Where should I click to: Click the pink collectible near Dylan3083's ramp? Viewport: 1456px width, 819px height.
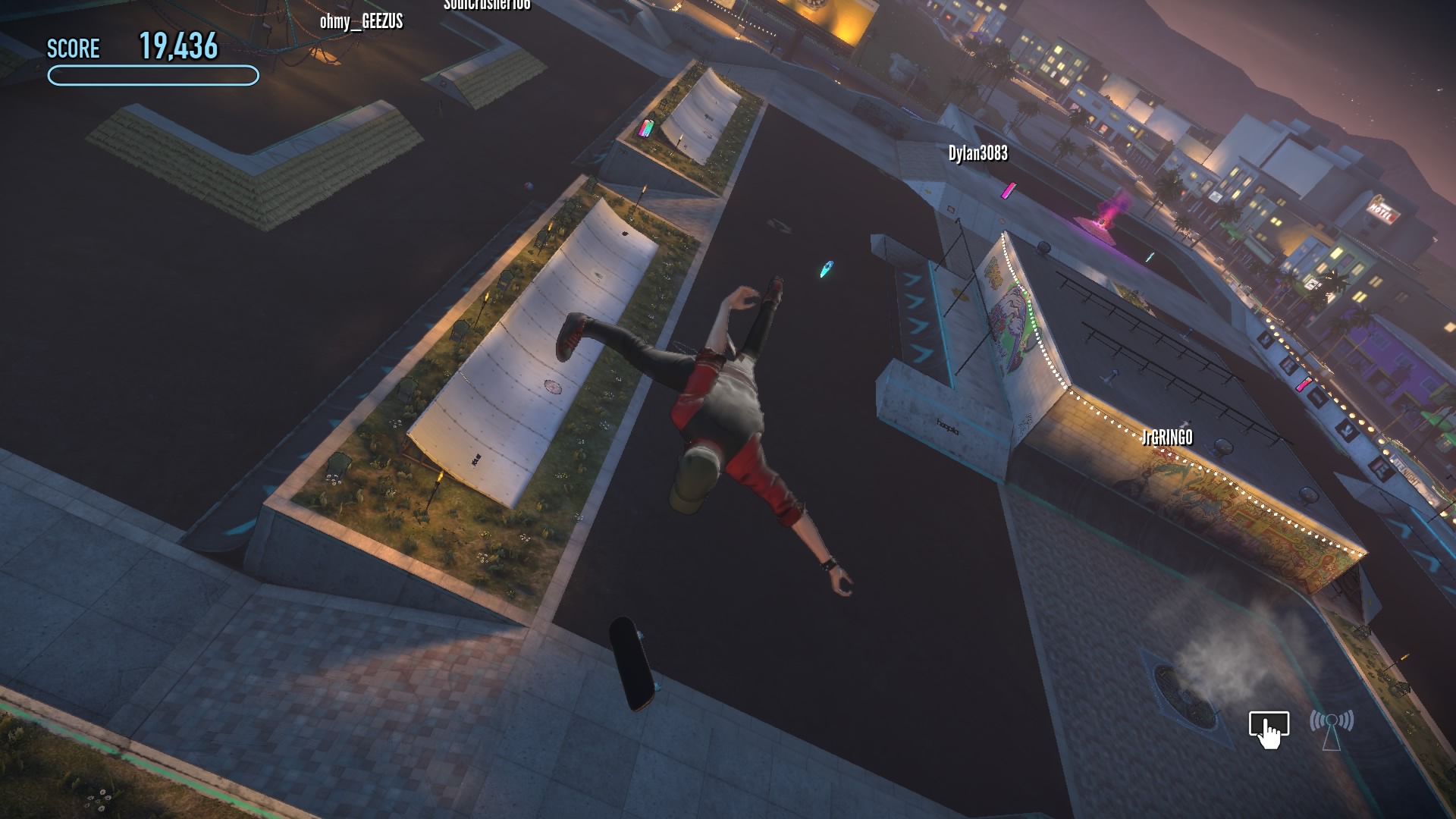(x=1009, y=189)
